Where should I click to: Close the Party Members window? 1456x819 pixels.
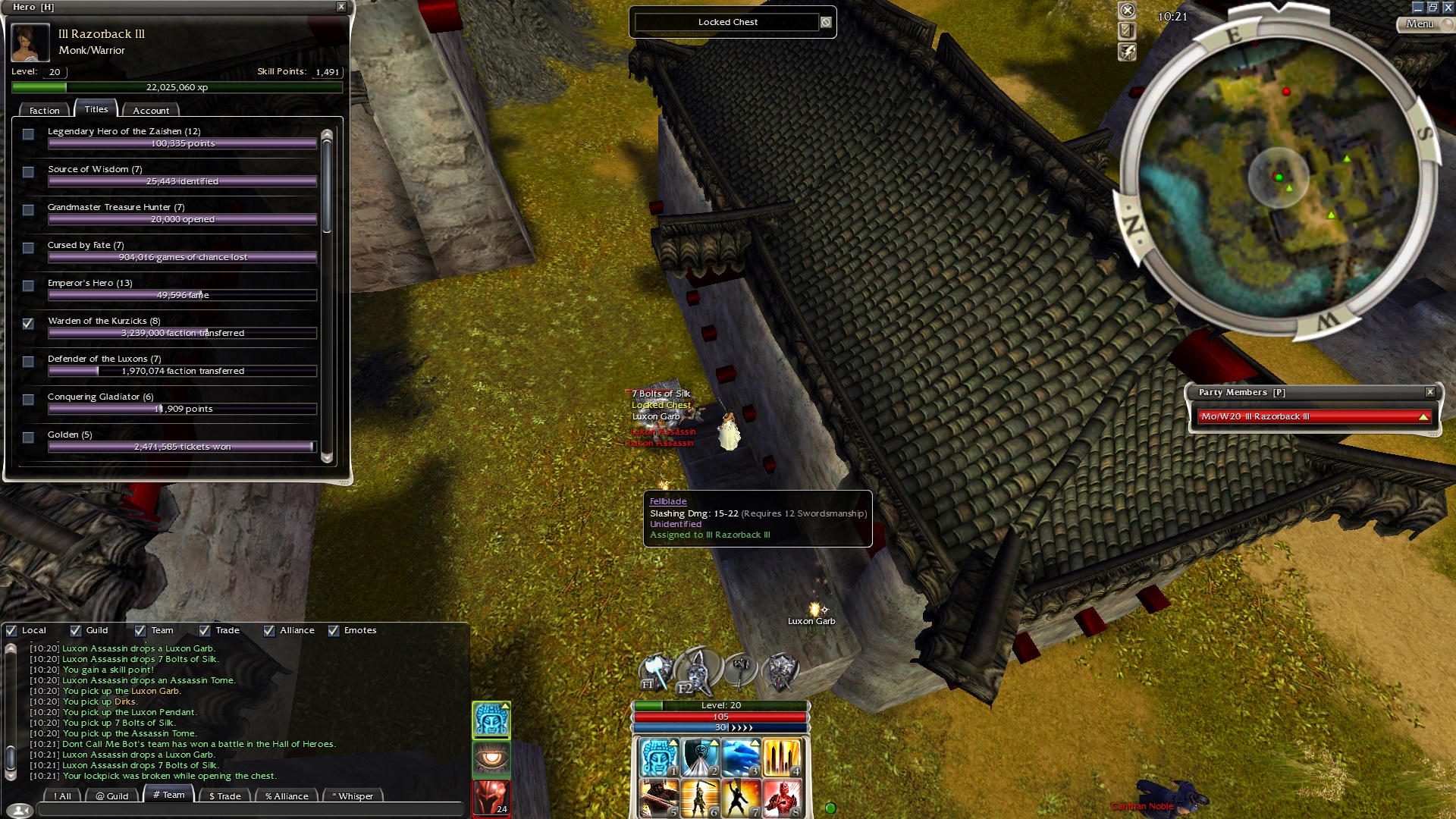(1430, 392)
